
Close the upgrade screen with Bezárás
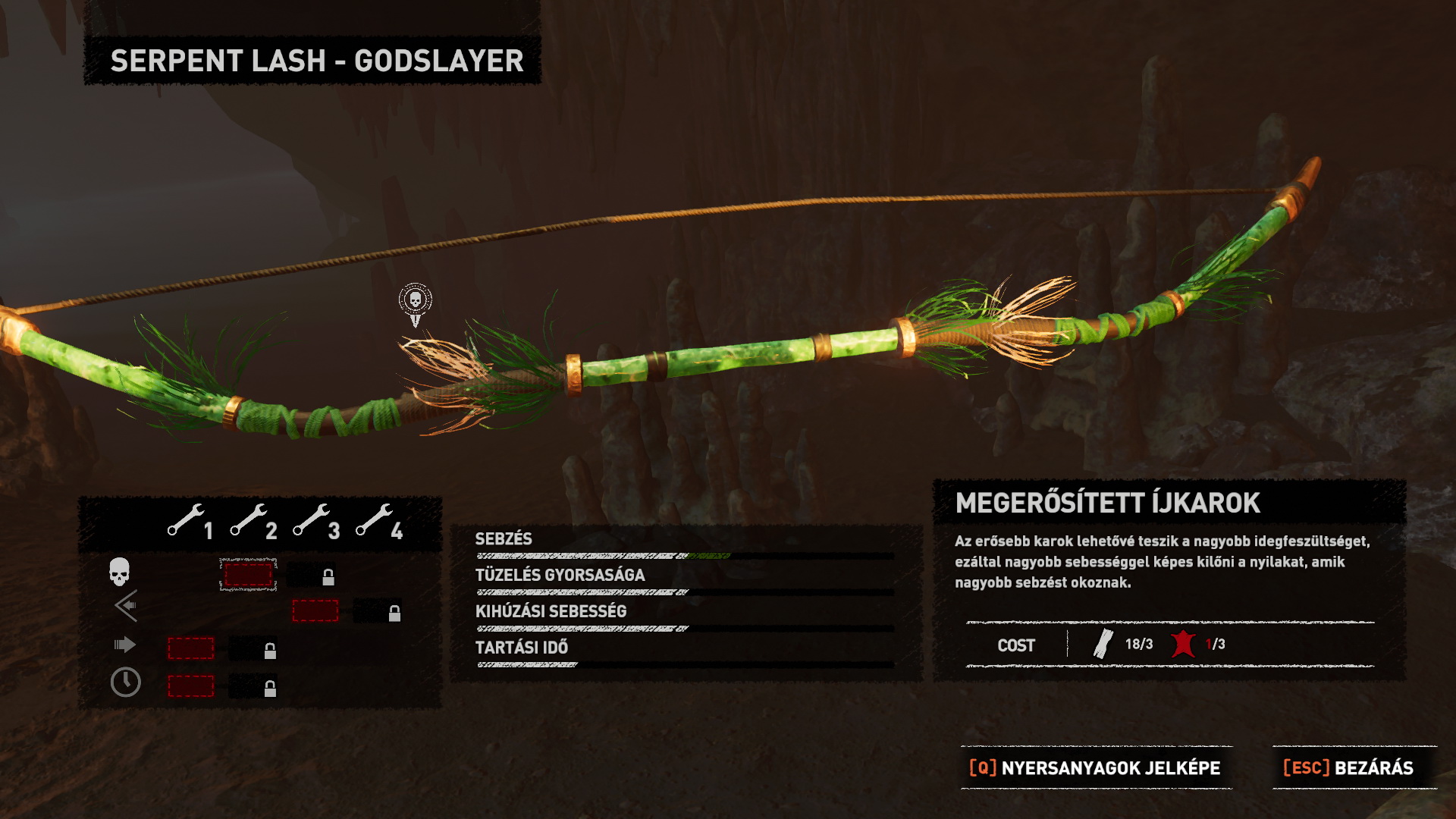click(1348, 767)
